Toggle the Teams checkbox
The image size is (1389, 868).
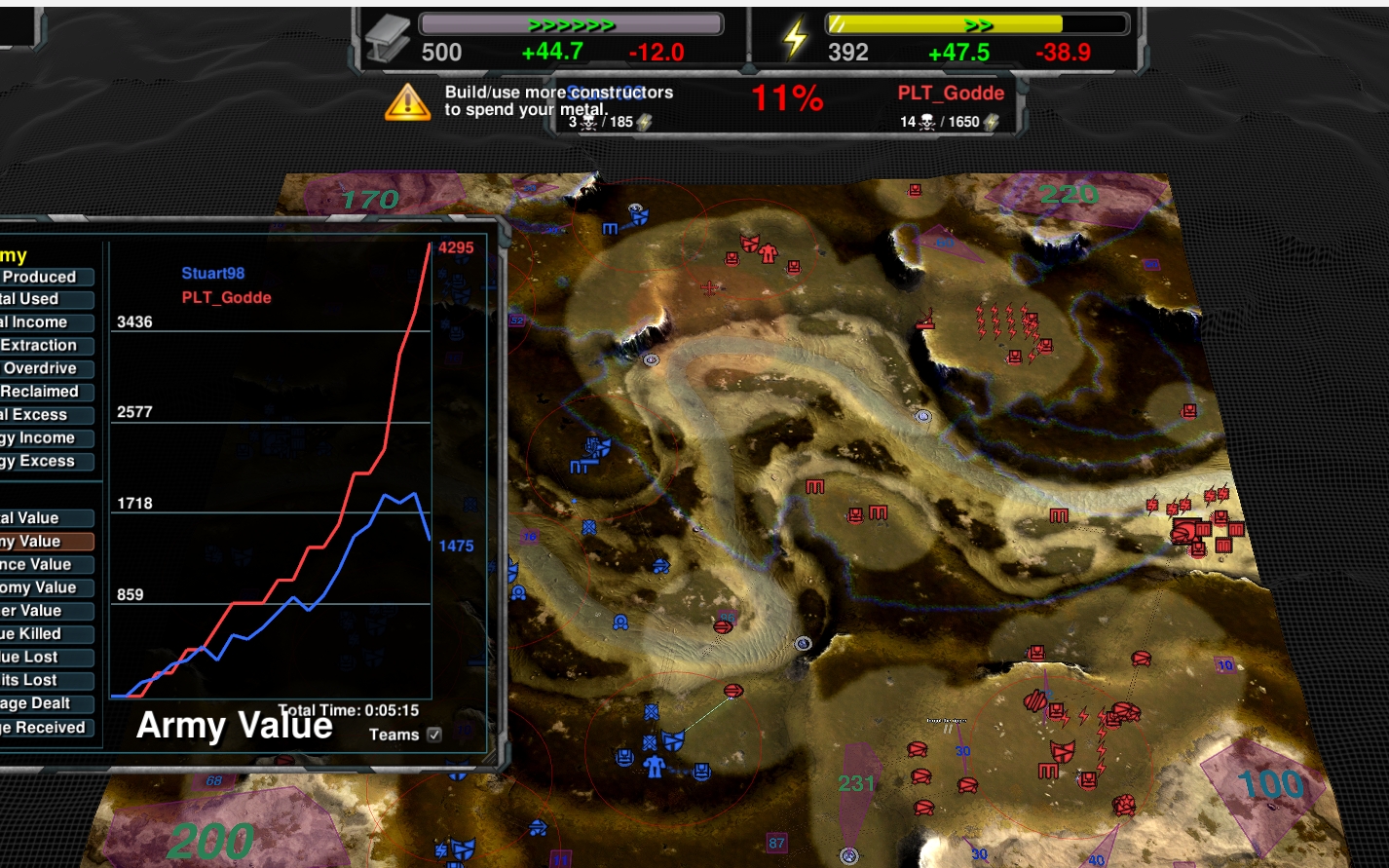(434, 735)
